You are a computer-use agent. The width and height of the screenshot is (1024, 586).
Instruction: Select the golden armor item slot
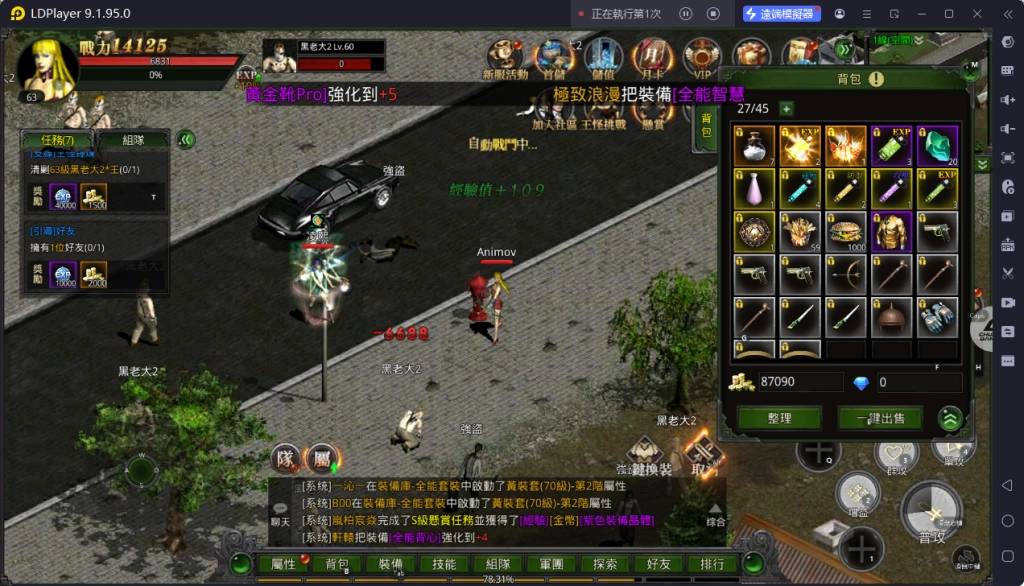(x=892, y=231)
